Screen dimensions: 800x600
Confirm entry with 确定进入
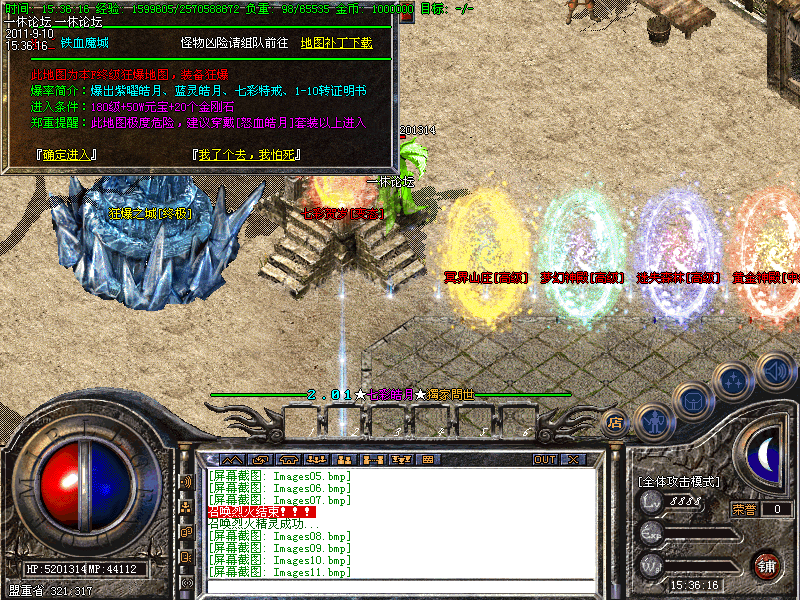coord(66,155)
